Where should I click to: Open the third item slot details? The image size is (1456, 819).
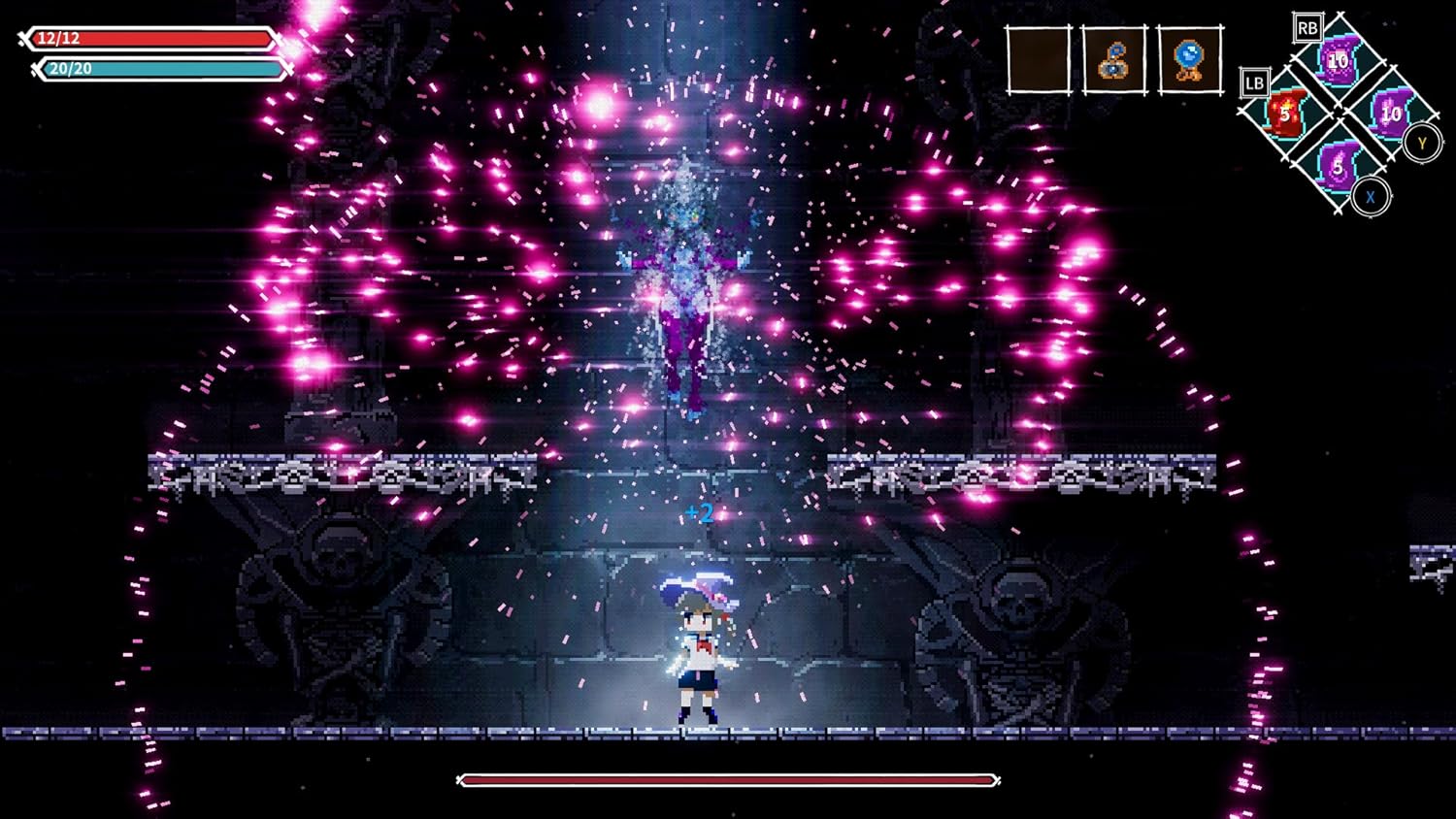[1187, 58]
